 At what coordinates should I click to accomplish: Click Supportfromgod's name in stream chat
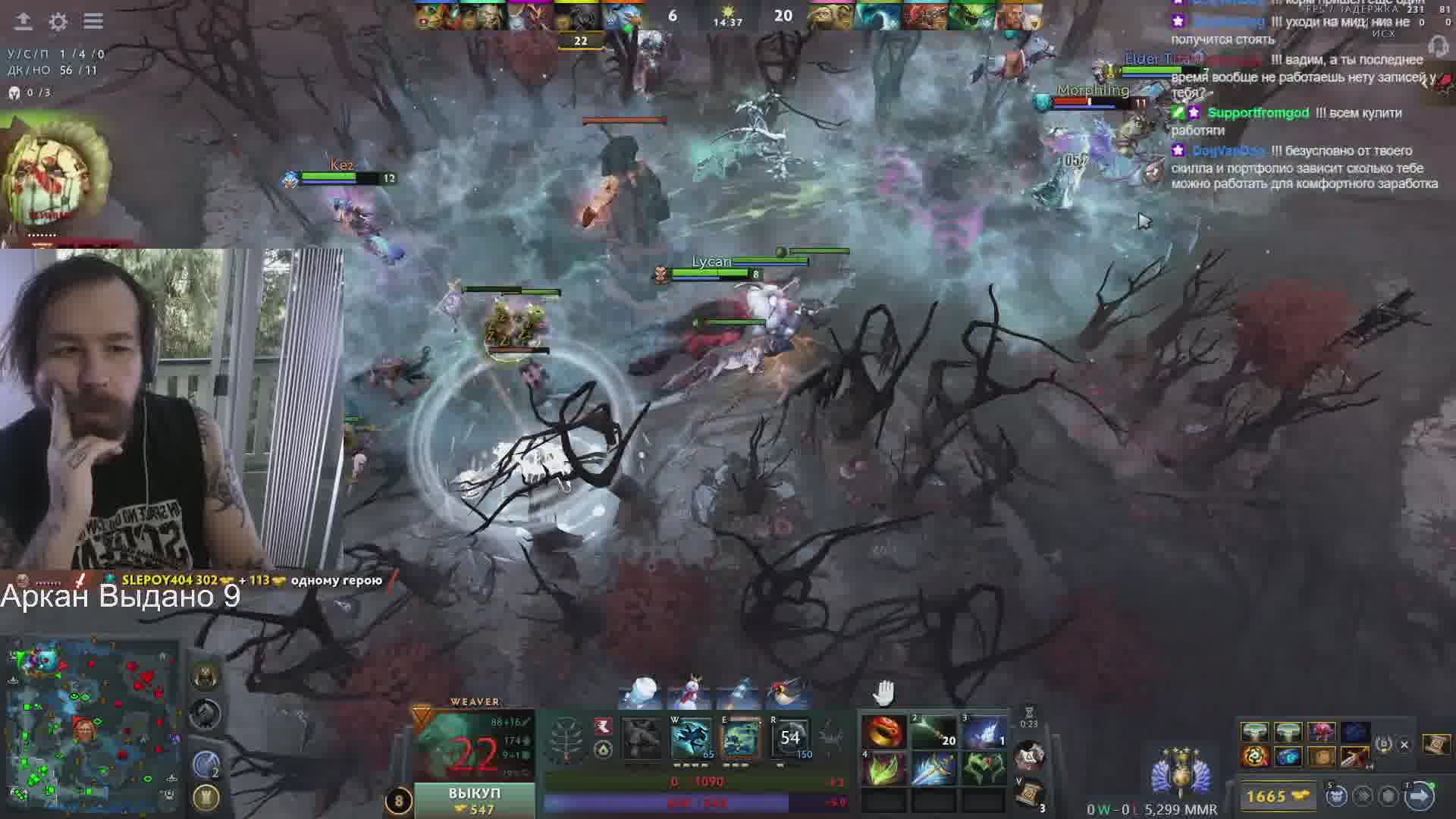click(x=1258, y=113)
